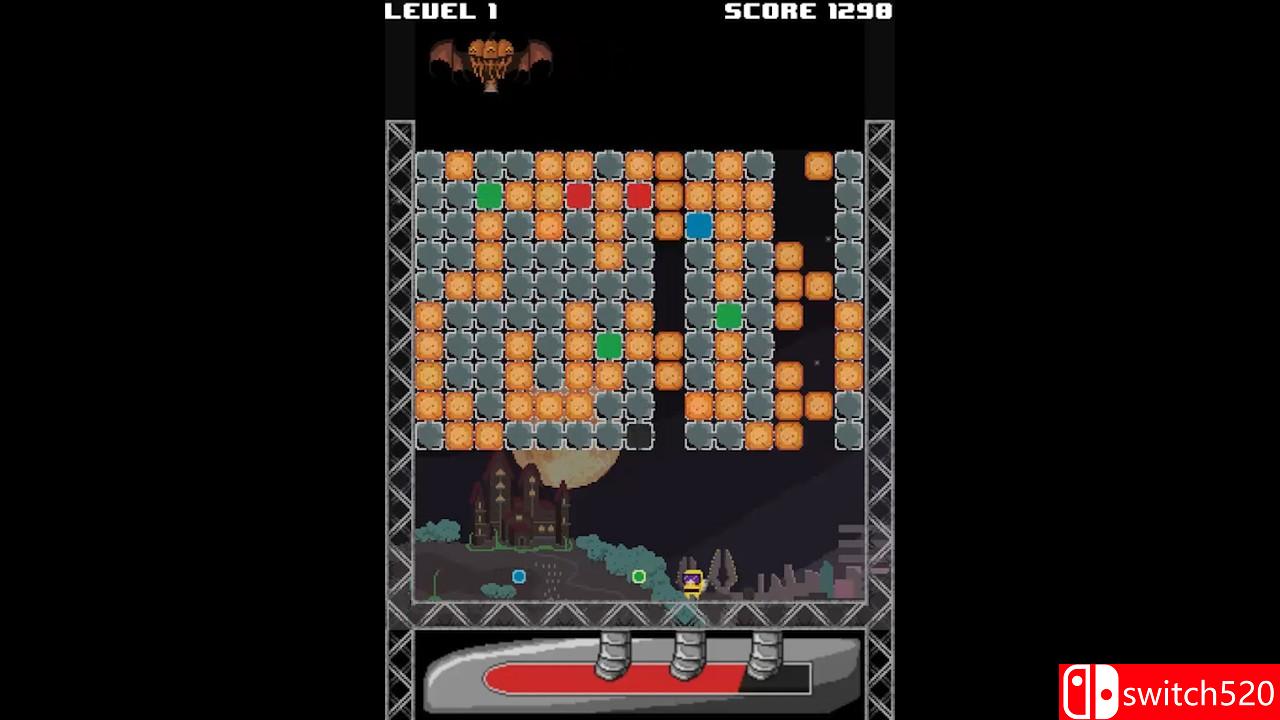
Task: Toggle the blue power-up orb
Action: [x=519, y=575]
